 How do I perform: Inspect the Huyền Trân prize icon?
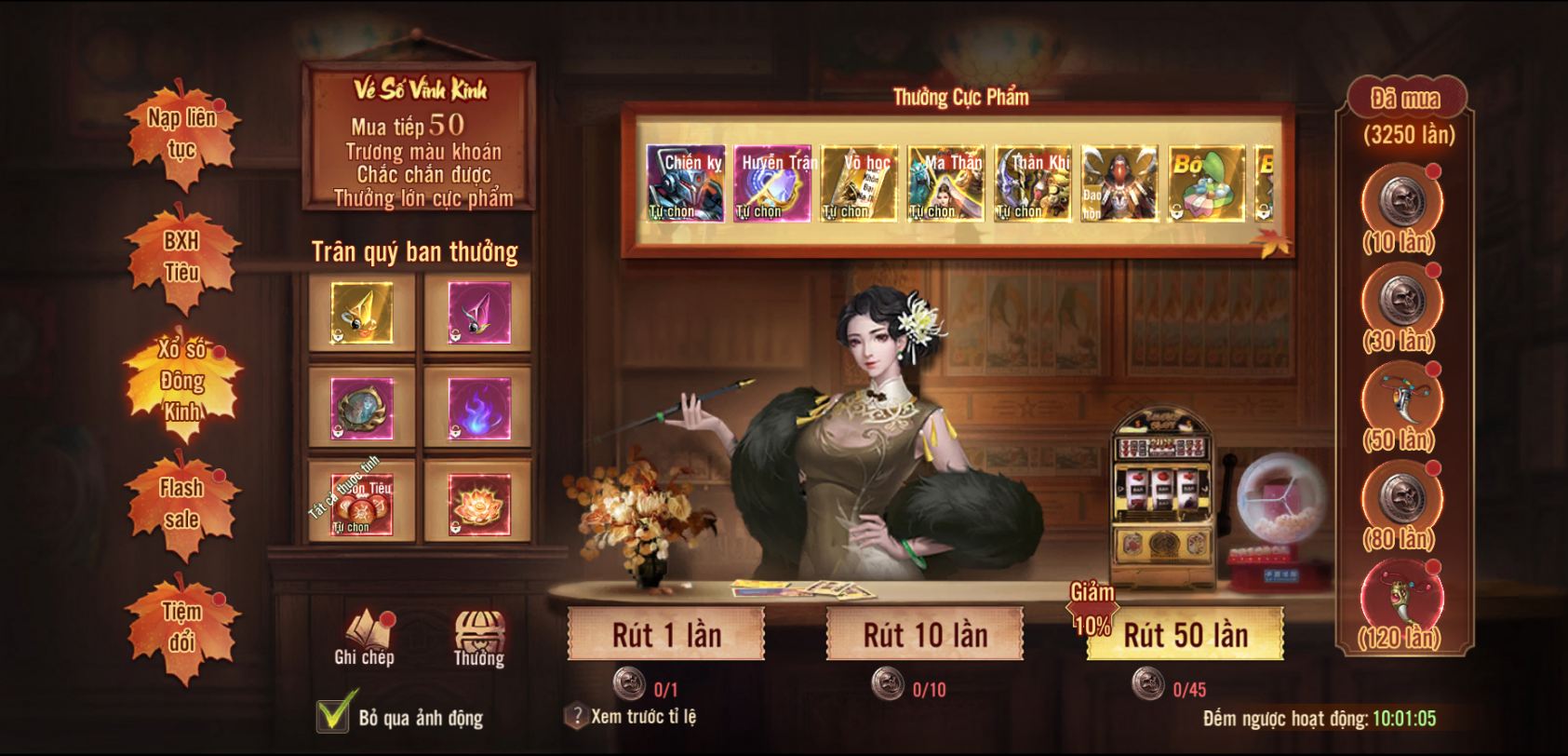[772, 183]
